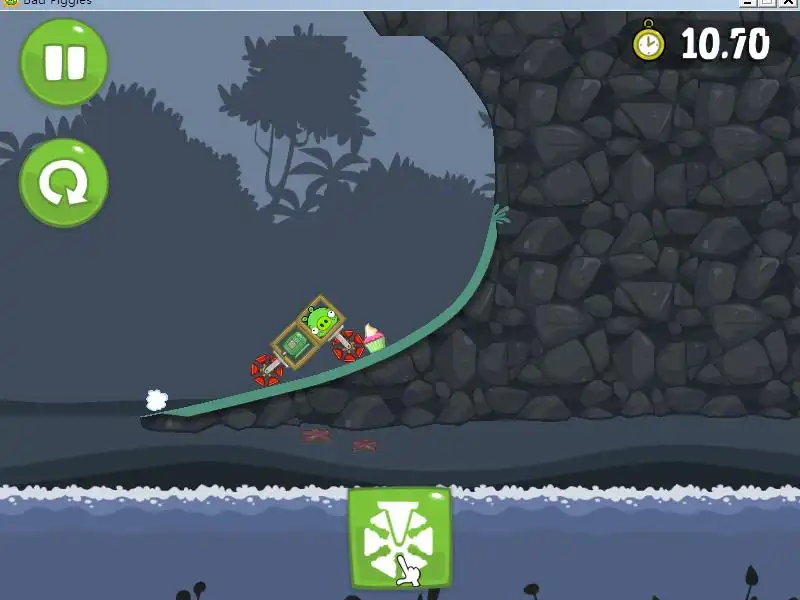
Task: Pause the game
Action: tap(64, 62)
